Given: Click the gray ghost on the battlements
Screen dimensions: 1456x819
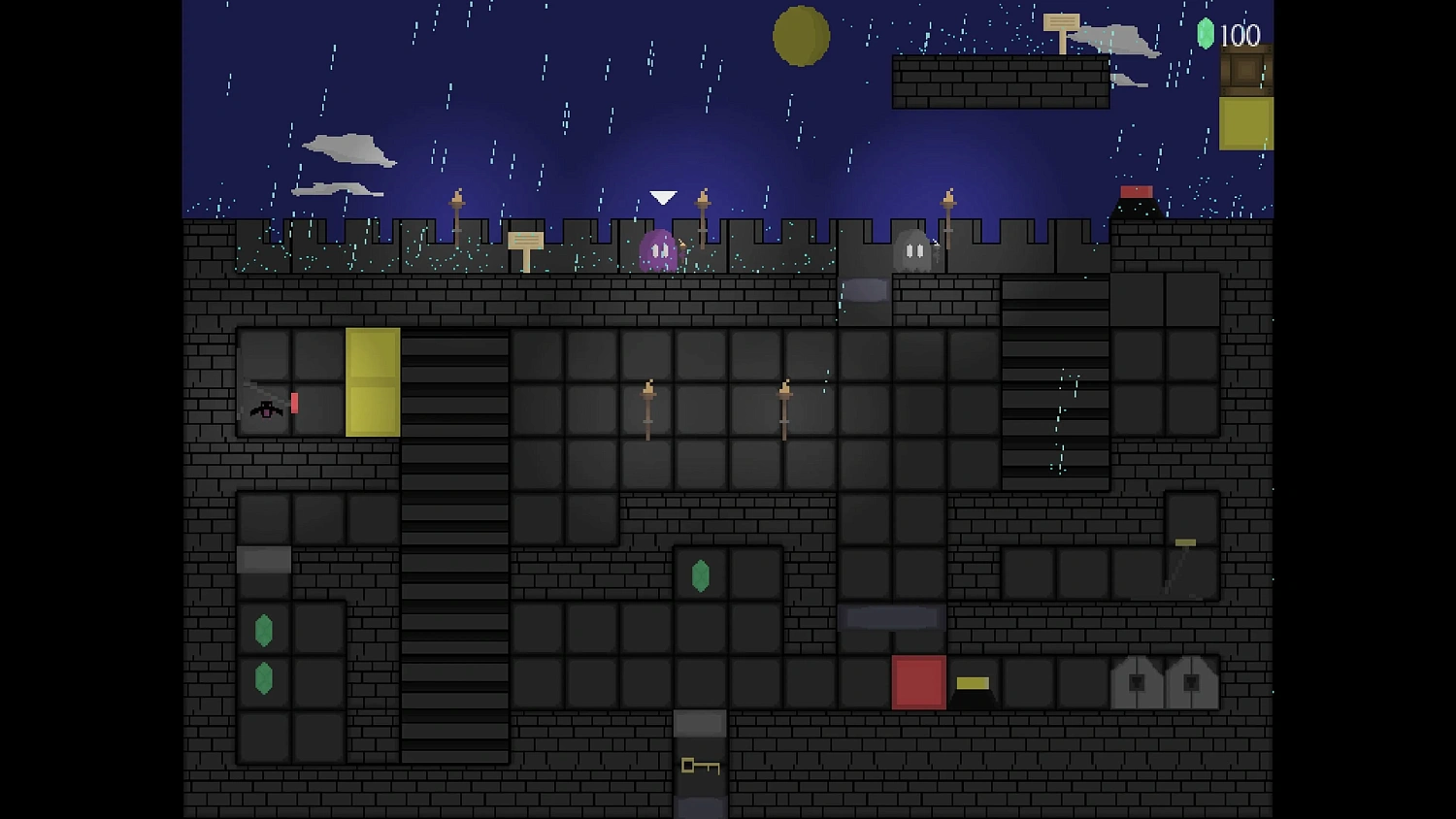Looking at the screenshot, I should tap(910, 250).
